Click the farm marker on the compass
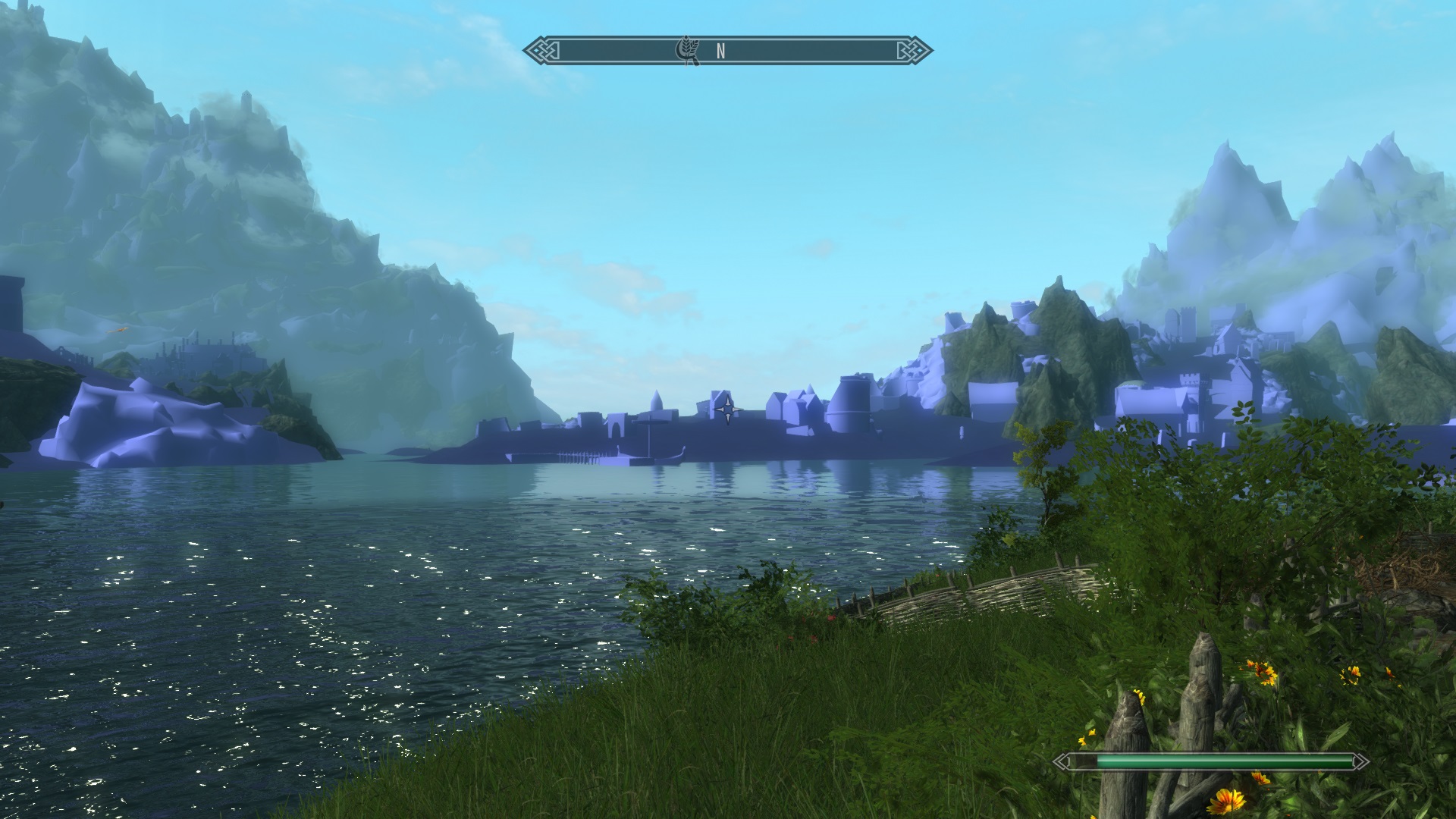 [688, 51]
